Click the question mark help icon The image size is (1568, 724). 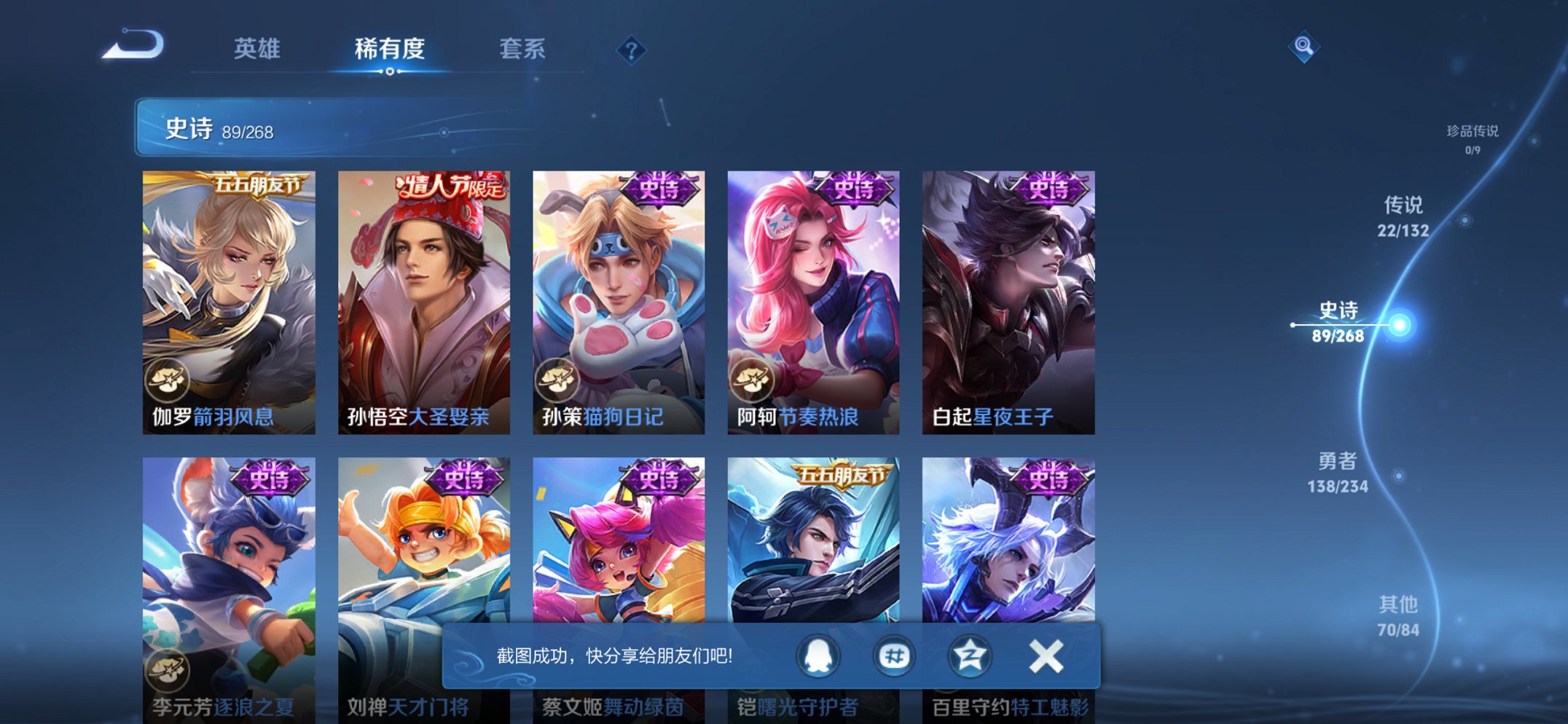[x=632, y=50]
